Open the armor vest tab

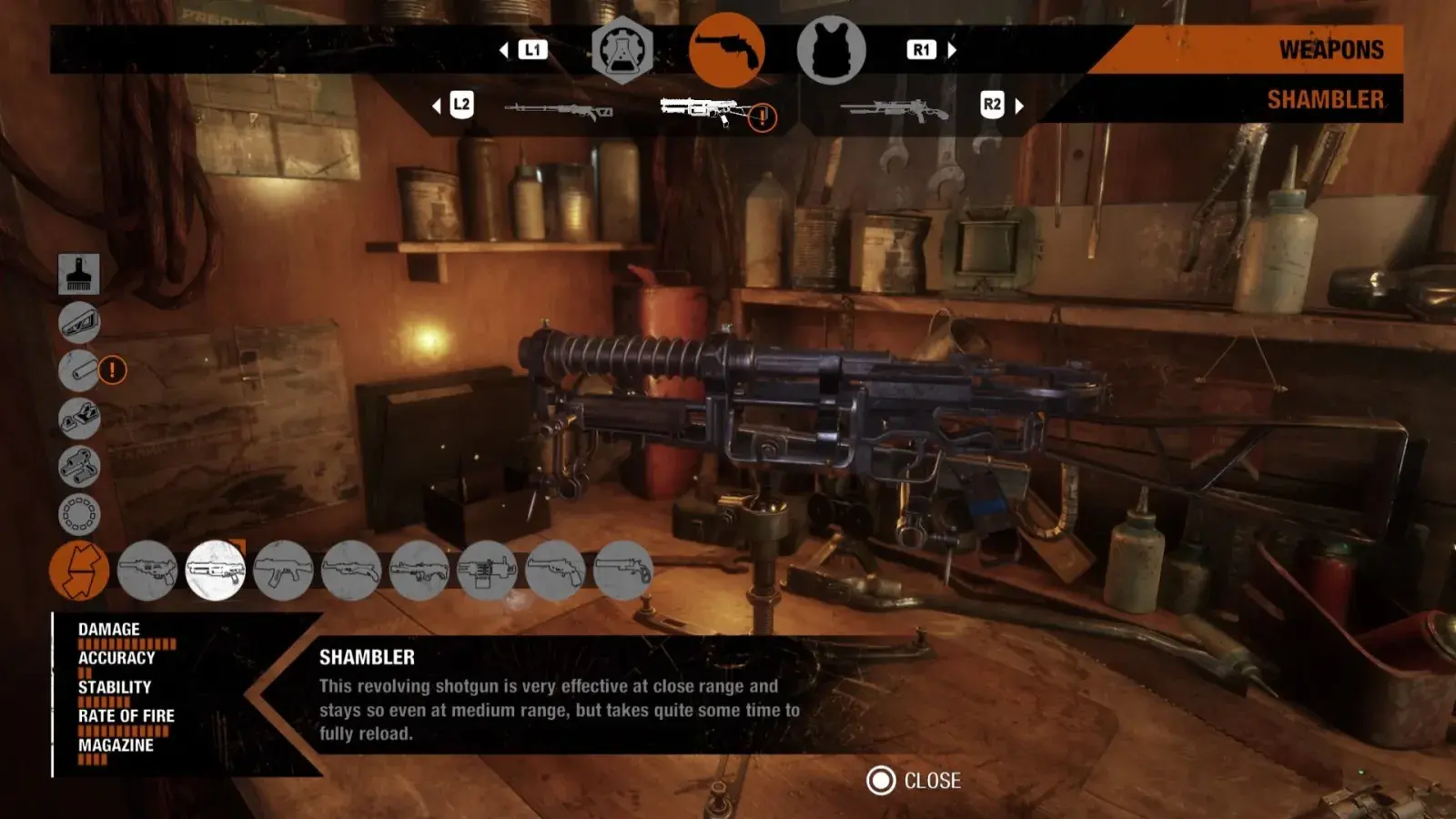coord(831,51)
